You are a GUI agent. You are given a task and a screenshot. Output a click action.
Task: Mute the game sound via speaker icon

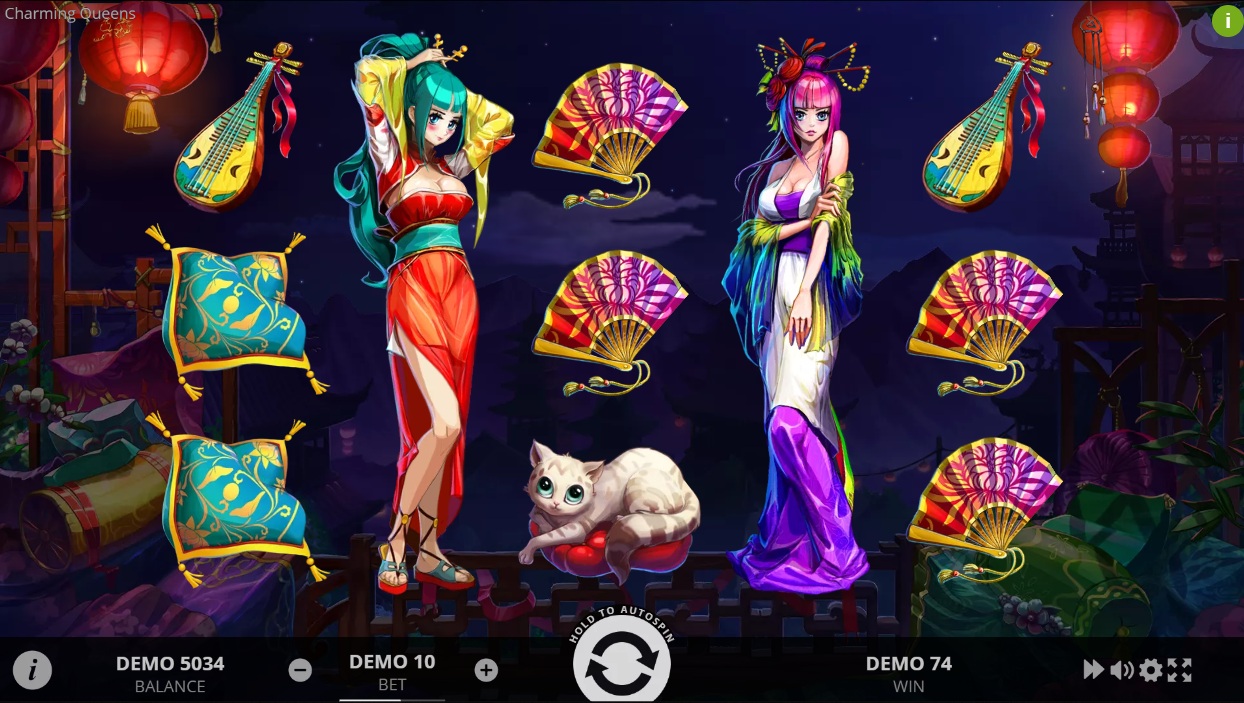tap(1121, 670)
